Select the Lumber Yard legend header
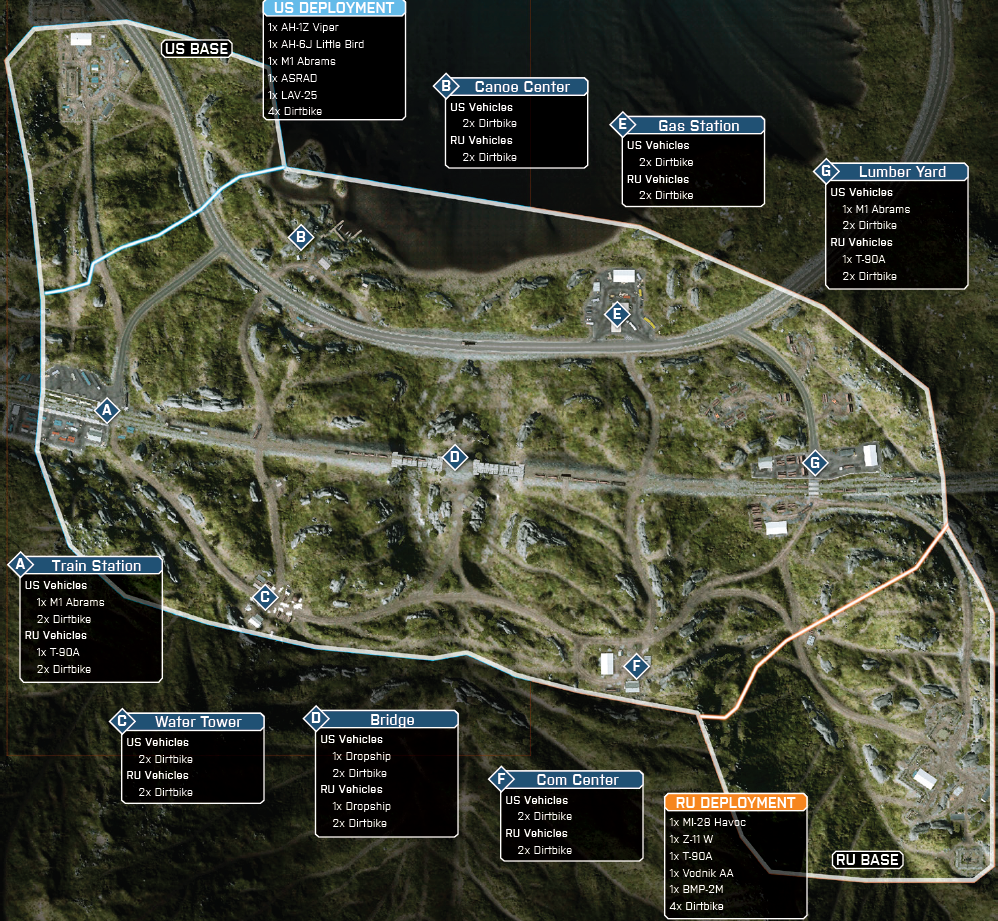This screenshot has width=998, height=921. [x=901, y=172]
